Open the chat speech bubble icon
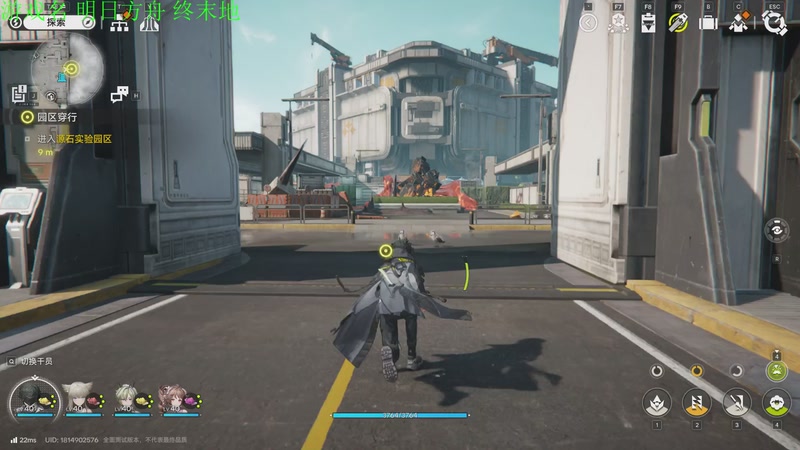 click(119, 94)
